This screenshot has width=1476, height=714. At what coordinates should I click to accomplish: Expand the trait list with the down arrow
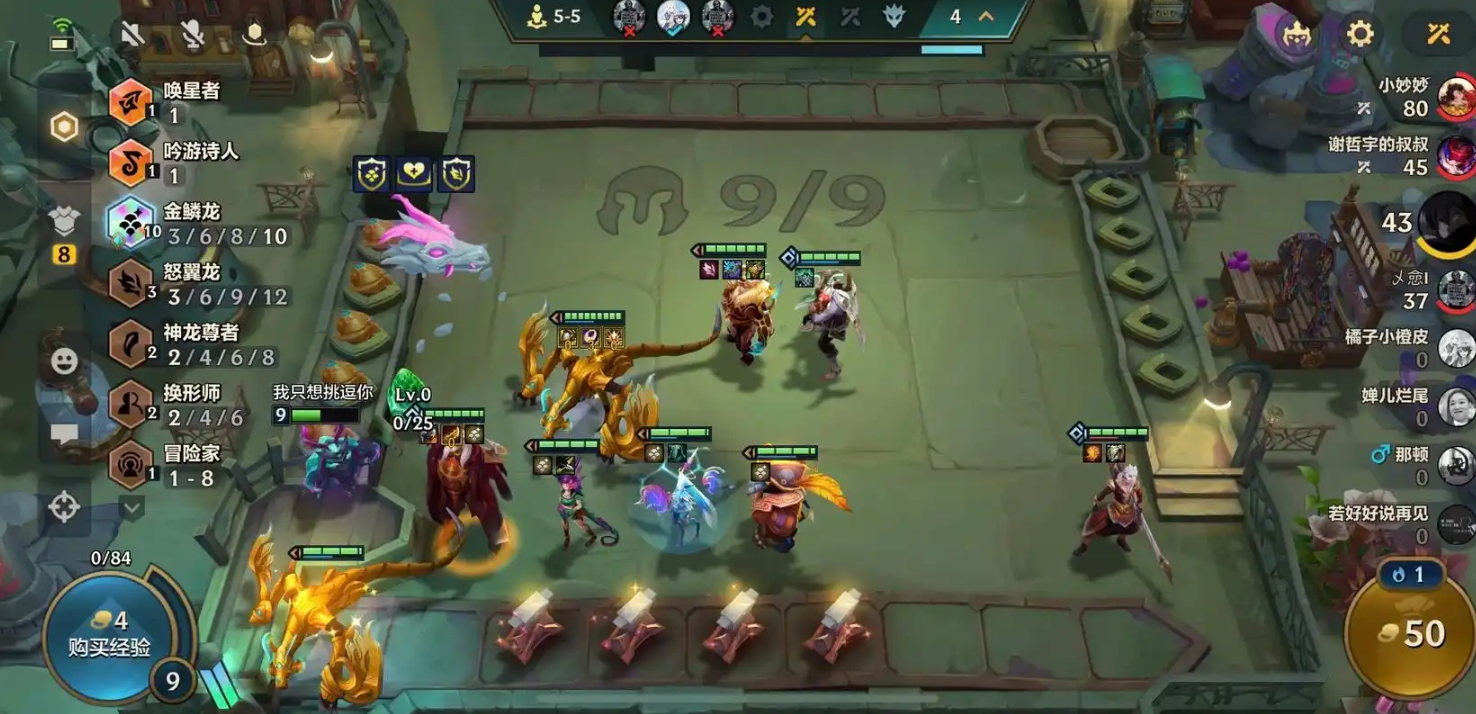(x=132, y=508)
